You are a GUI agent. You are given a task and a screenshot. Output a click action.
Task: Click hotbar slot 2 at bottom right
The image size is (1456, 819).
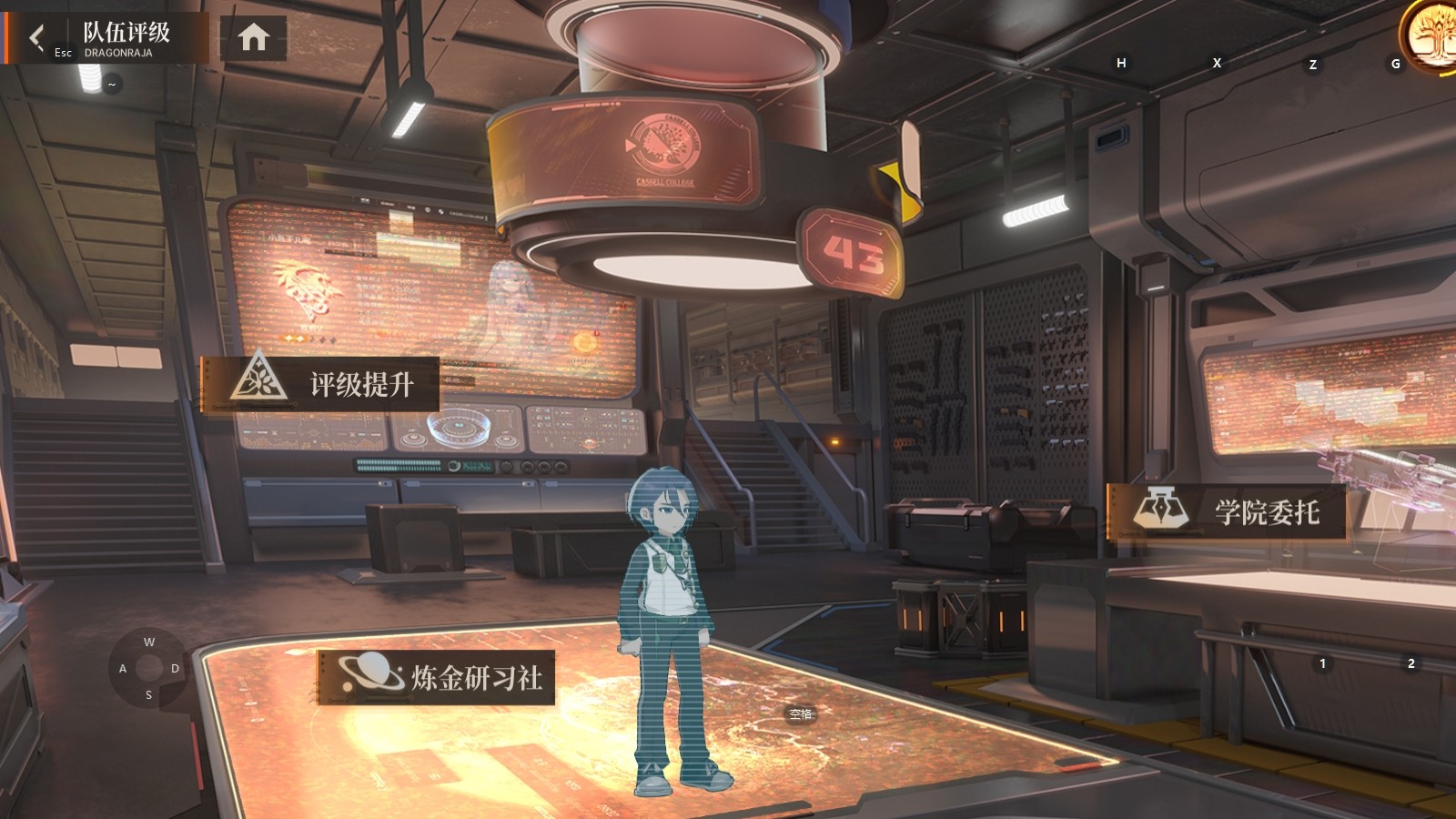1410,663
